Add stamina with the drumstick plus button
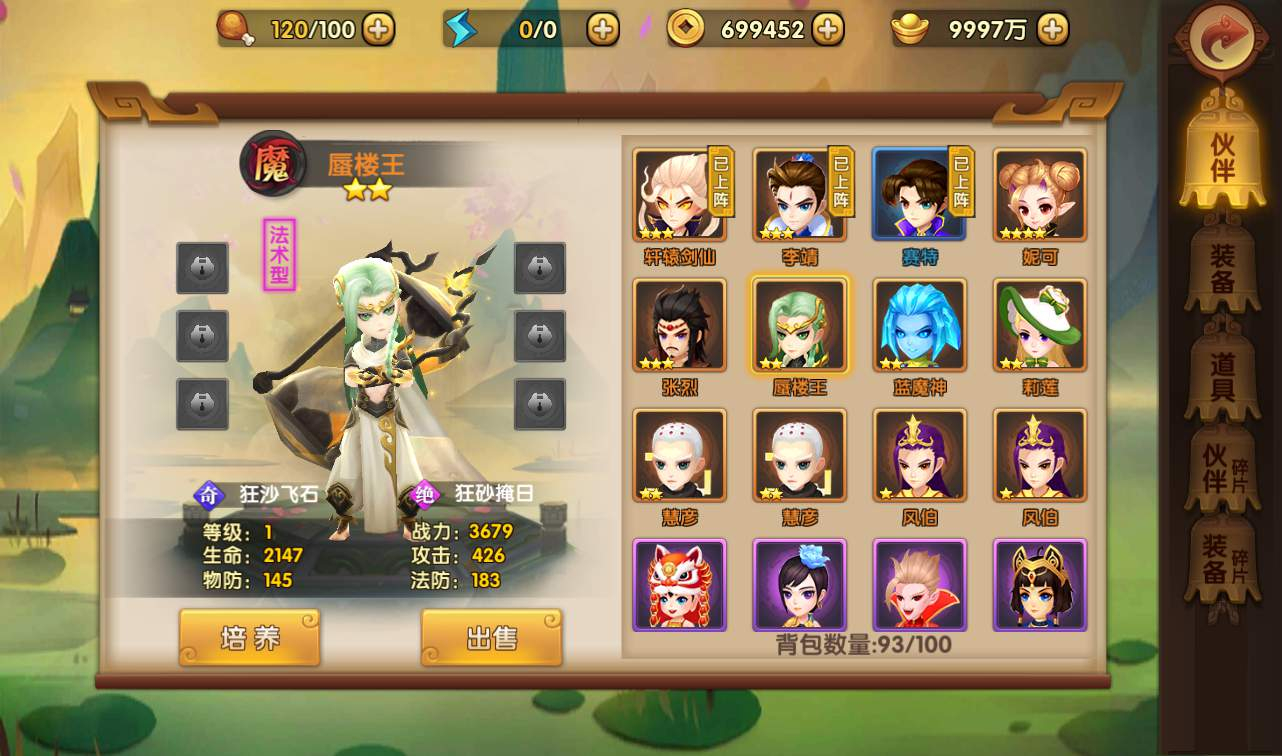 pos(377,30)
